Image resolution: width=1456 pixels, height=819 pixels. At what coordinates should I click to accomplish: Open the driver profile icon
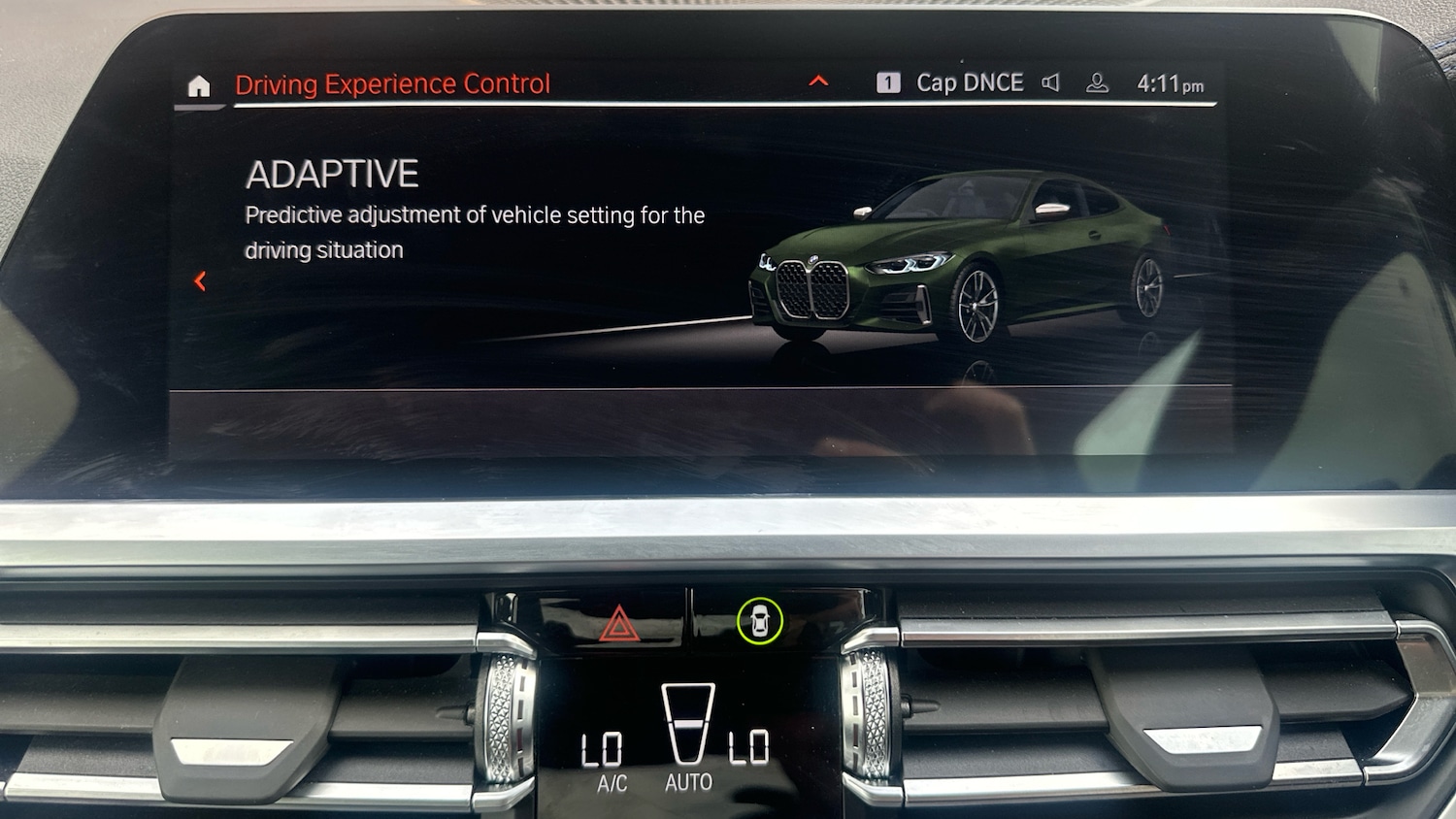(x=1097, y=82)
